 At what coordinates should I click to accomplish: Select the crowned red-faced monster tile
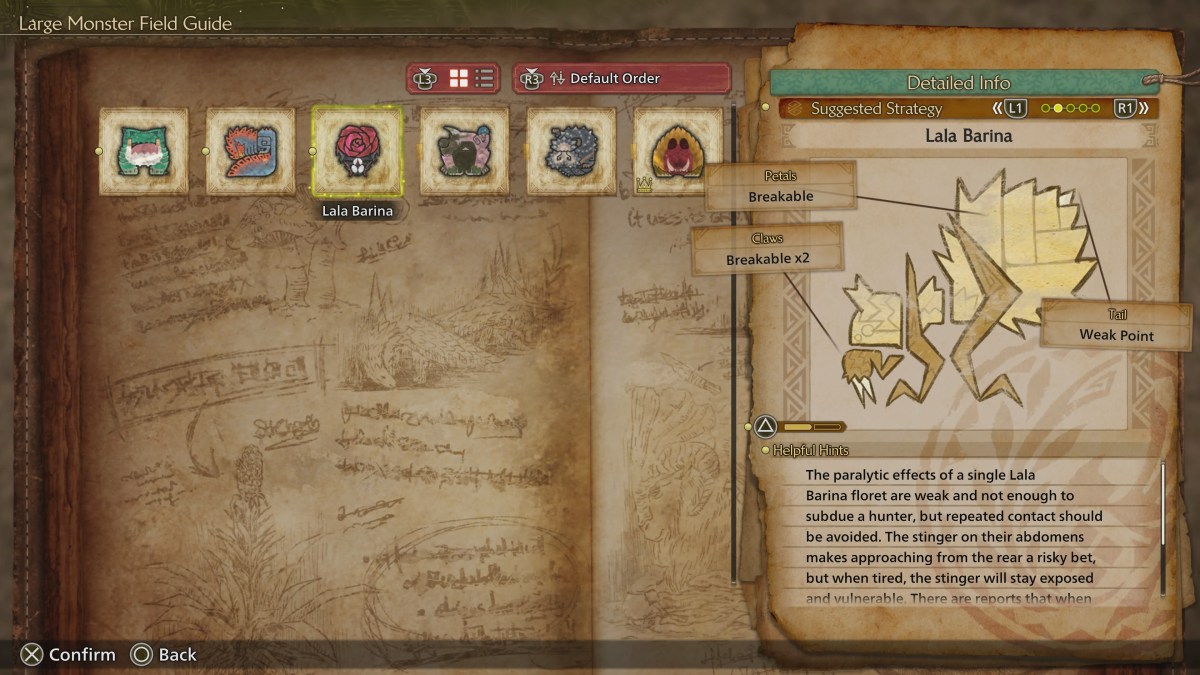point(678,151)
